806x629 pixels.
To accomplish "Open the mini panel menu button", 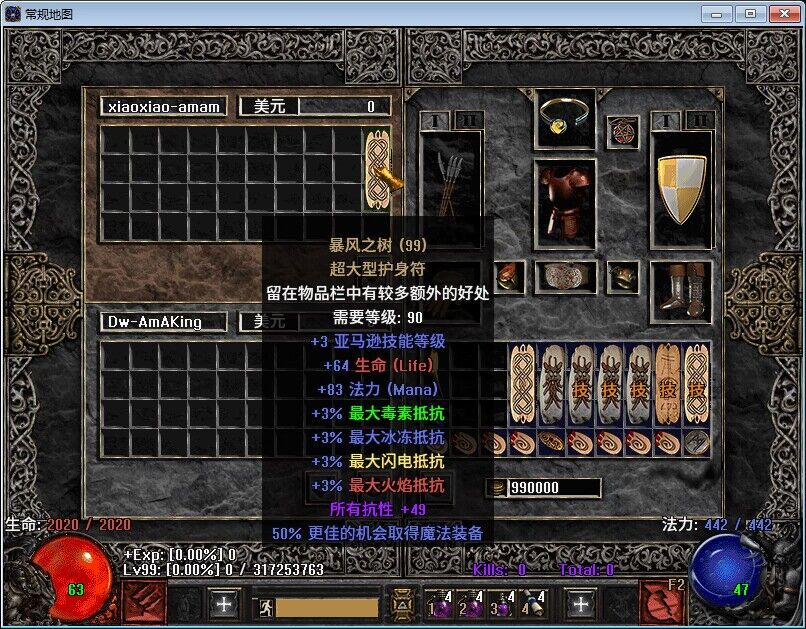I will coord(402,605).
